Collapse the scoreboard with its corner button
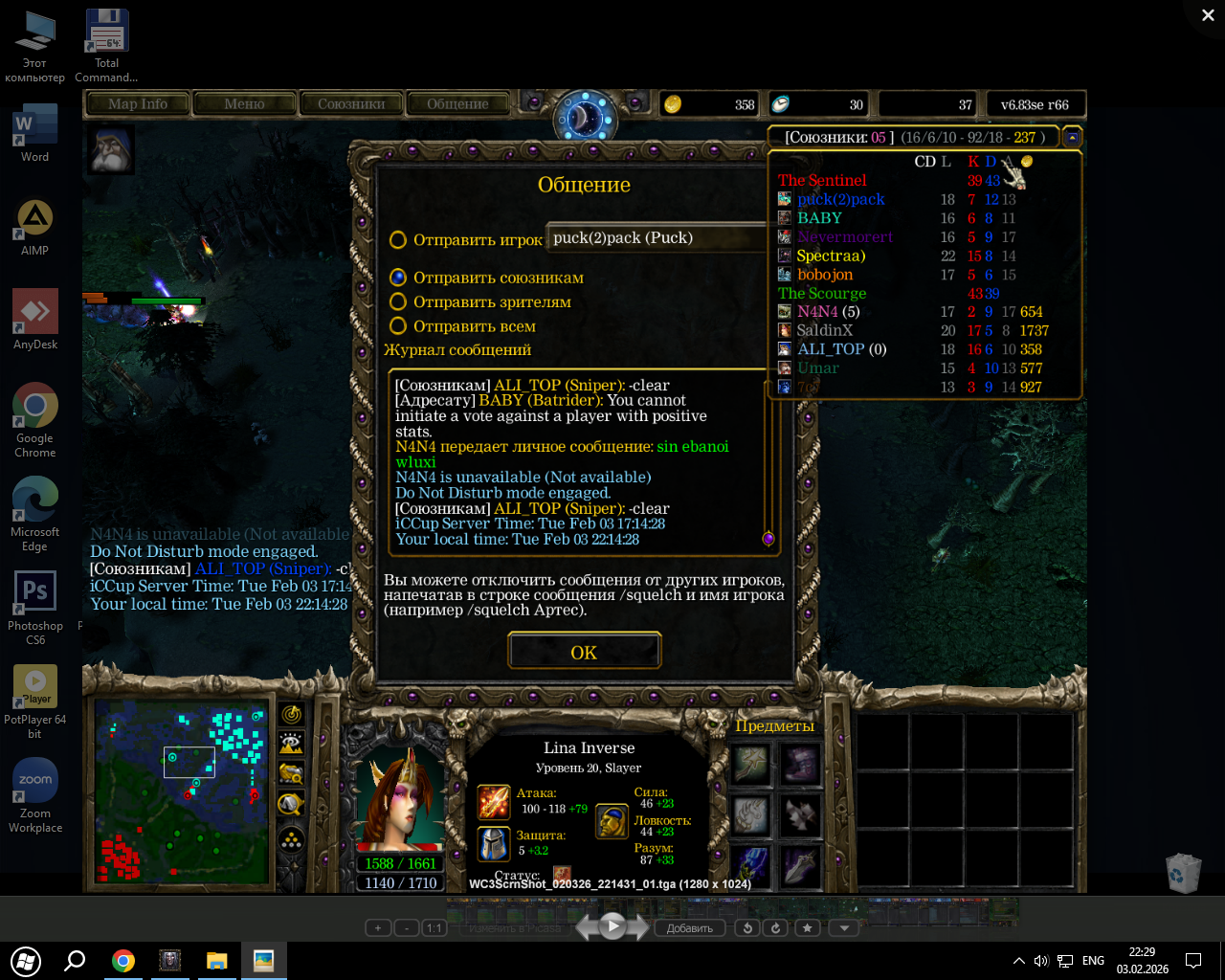 pos(1072,138)
